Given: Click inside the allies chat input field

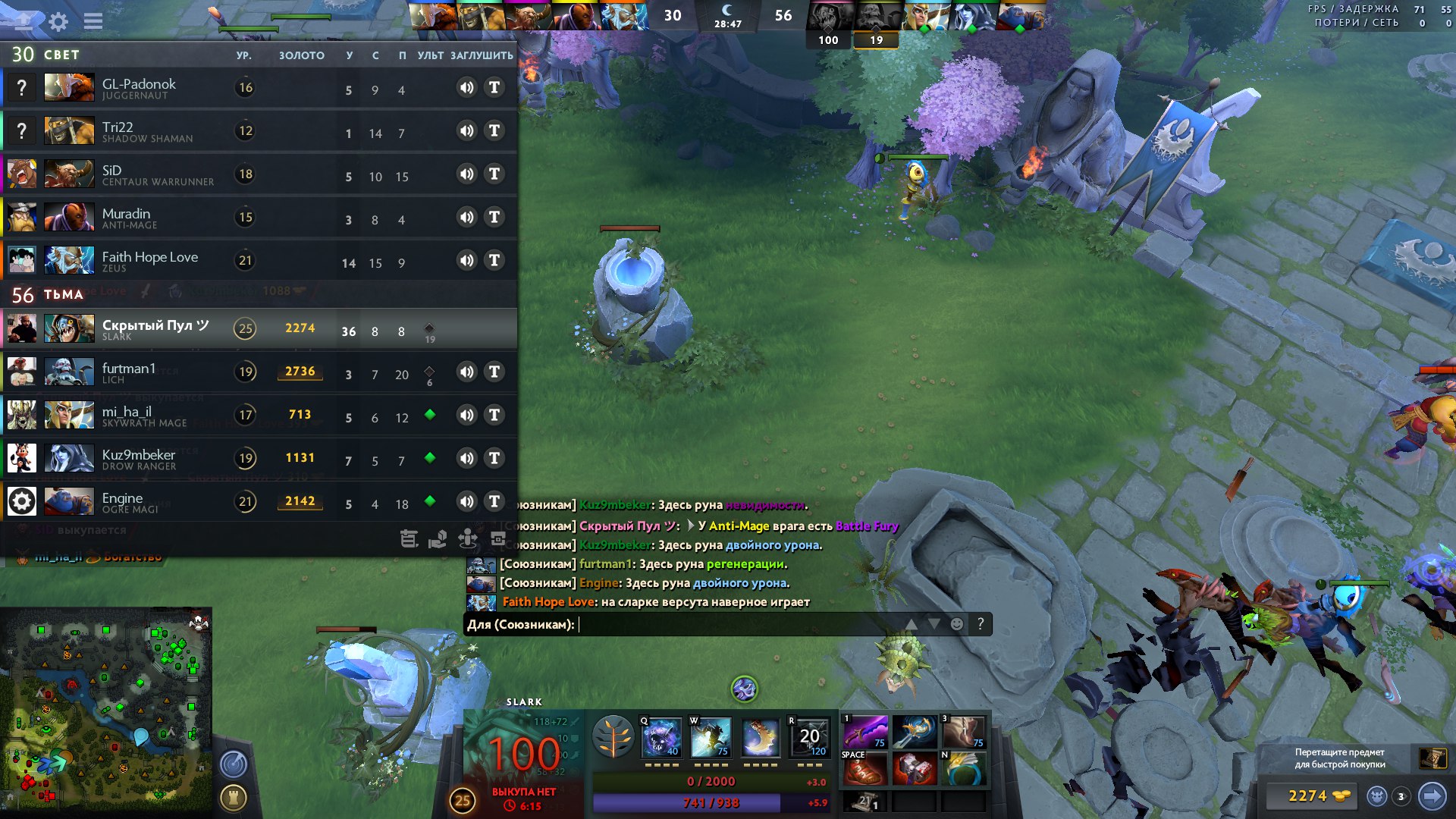Looking at the screenshot, I should [736, 624].
